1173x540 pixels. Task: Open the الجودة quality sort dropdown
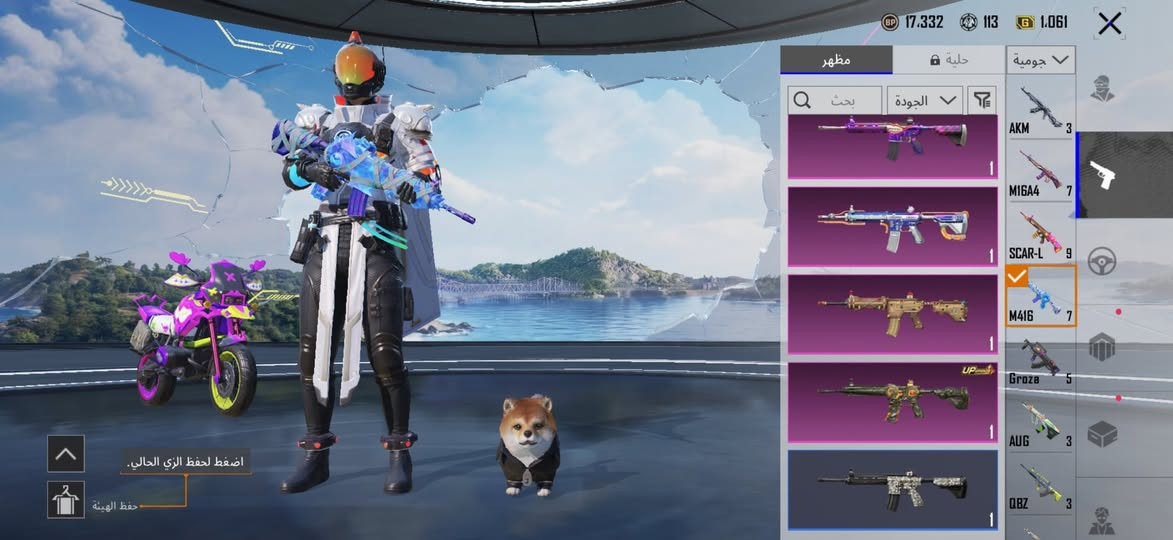925,100
